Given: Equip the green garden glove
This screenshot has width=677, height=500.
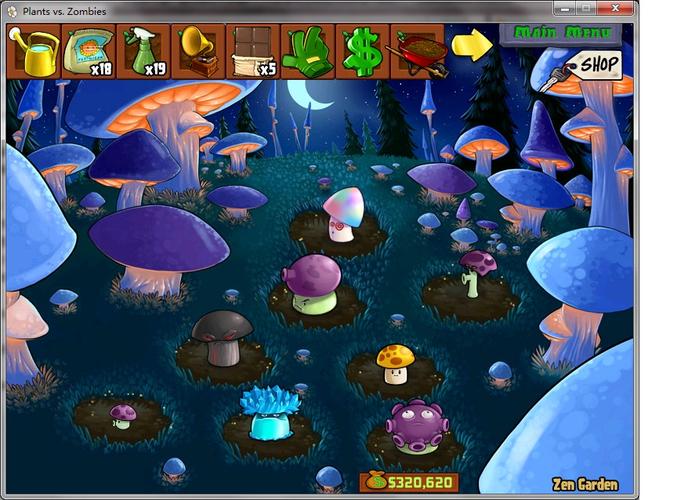Looking at the screenshot, I should point(307,52).
